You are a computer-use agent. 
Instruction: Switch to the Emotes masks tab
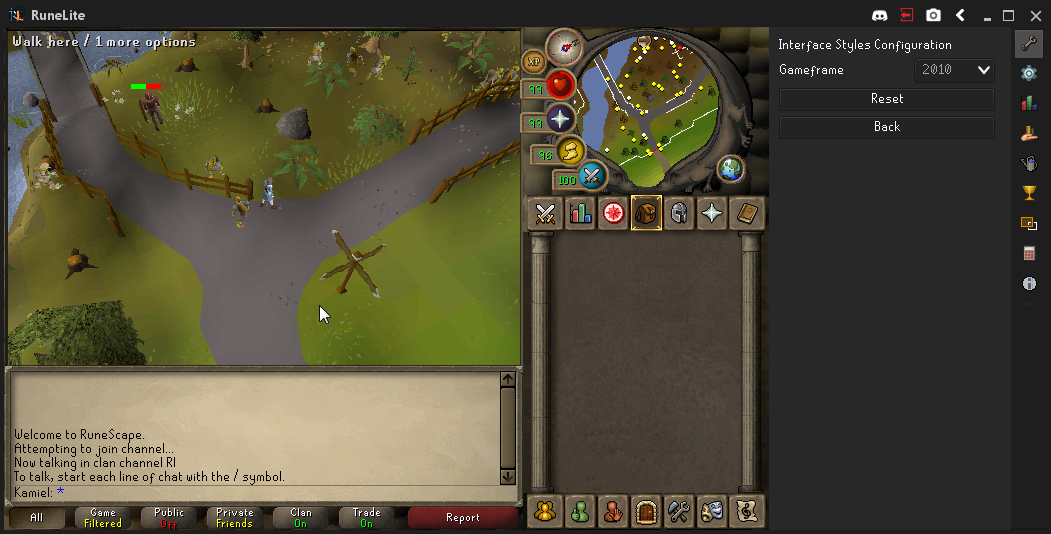(713, 511)
